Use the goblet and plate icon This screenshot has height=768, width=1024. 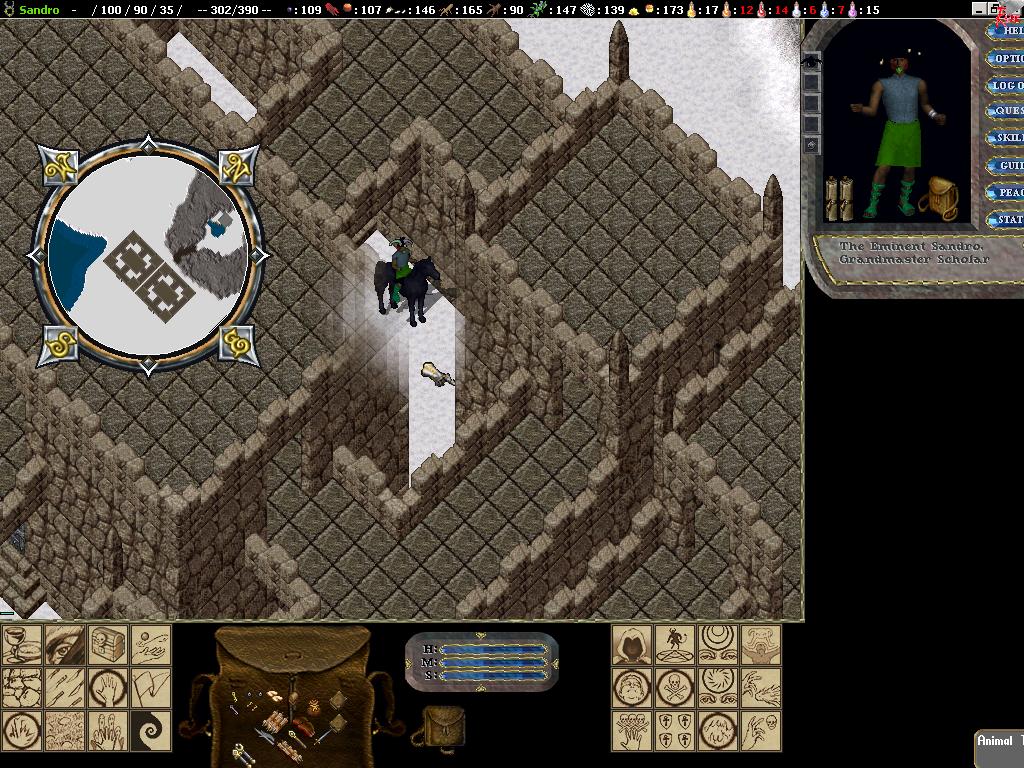tap(22, 646)
